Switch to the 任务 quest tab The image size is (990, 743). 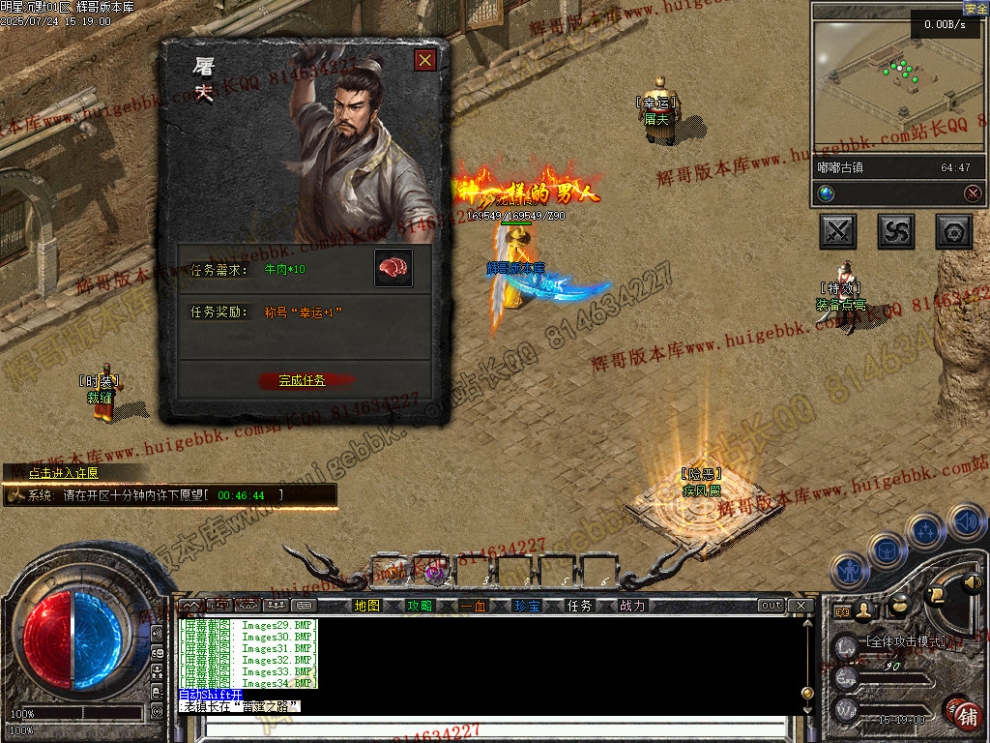(580, 606)
